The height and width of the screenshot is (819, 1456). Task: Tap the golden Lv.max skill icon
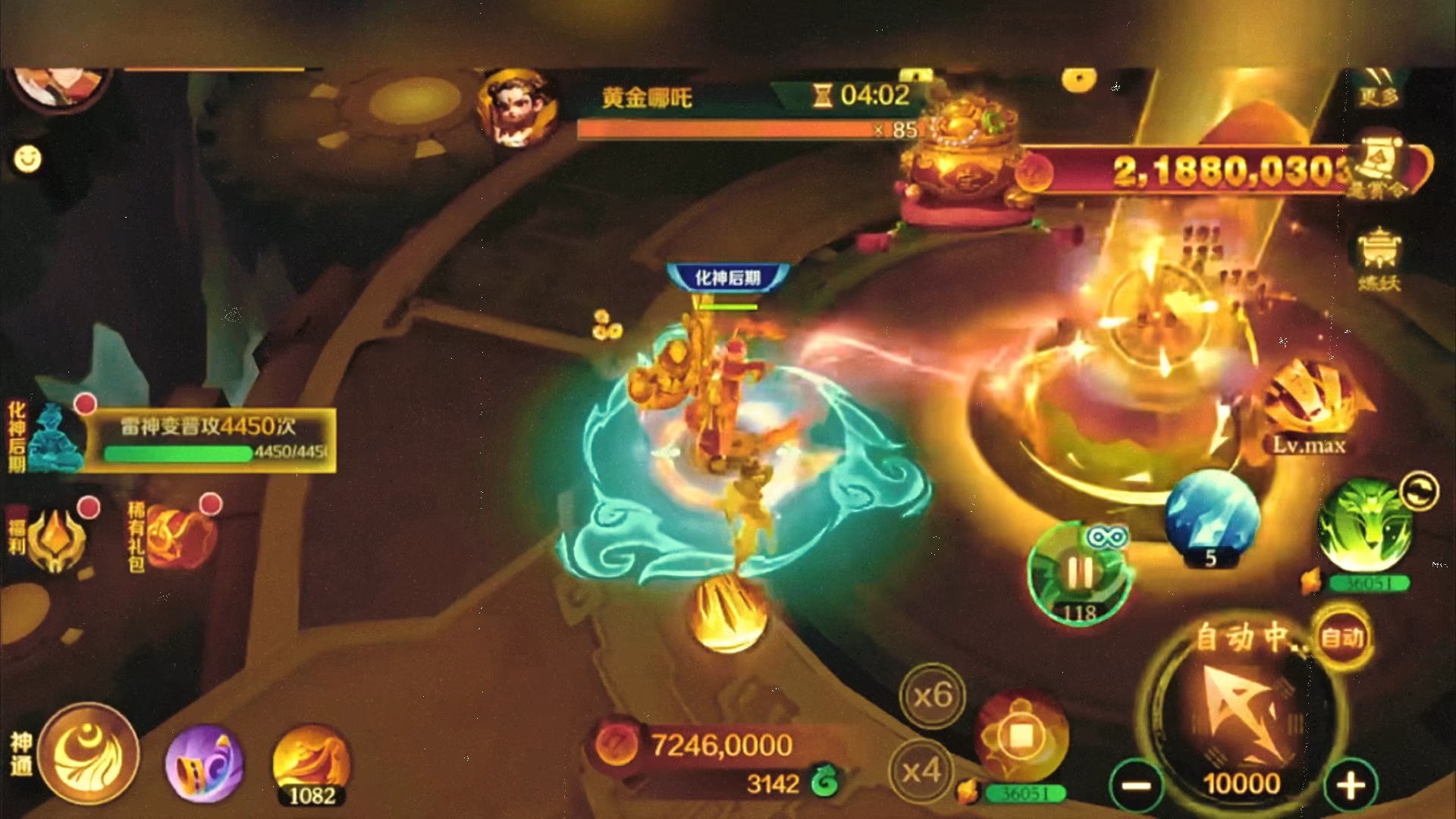click(1310, 402)
